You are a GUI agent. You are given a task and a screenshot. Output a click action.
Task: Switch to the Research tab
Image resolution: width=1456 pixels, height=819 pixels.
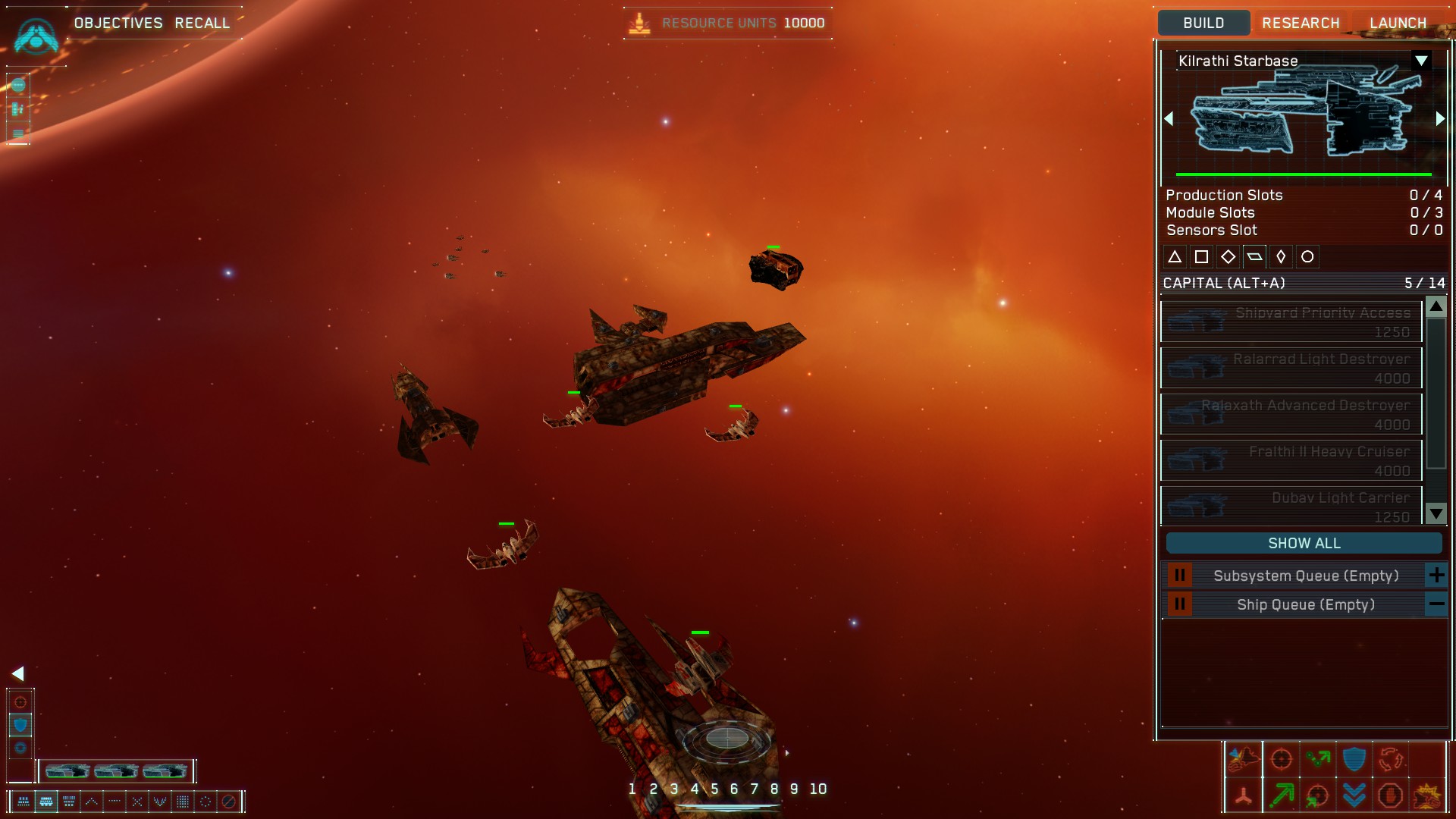1301,23
